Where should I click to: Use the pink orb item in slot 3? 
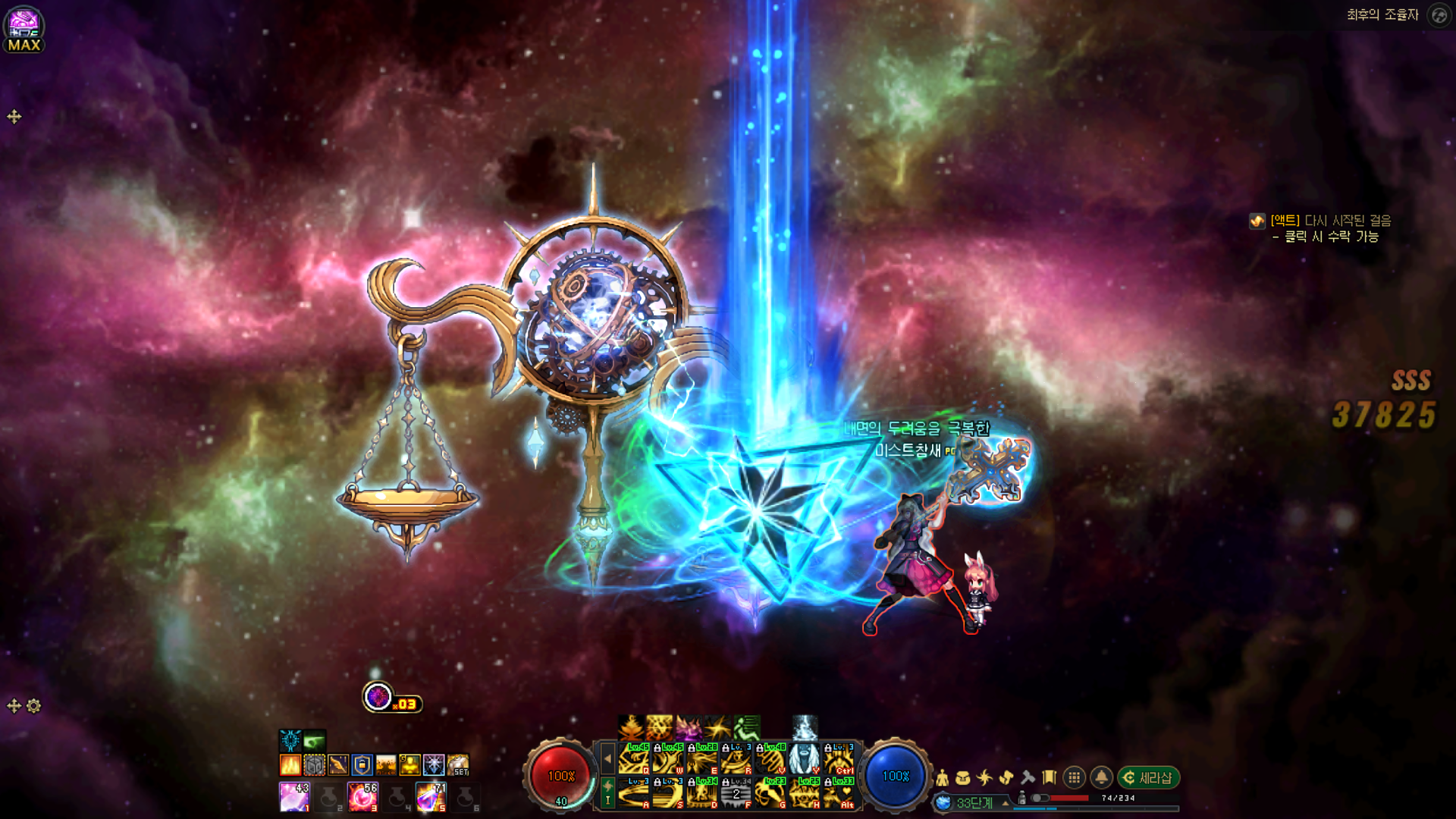(362, 797)
